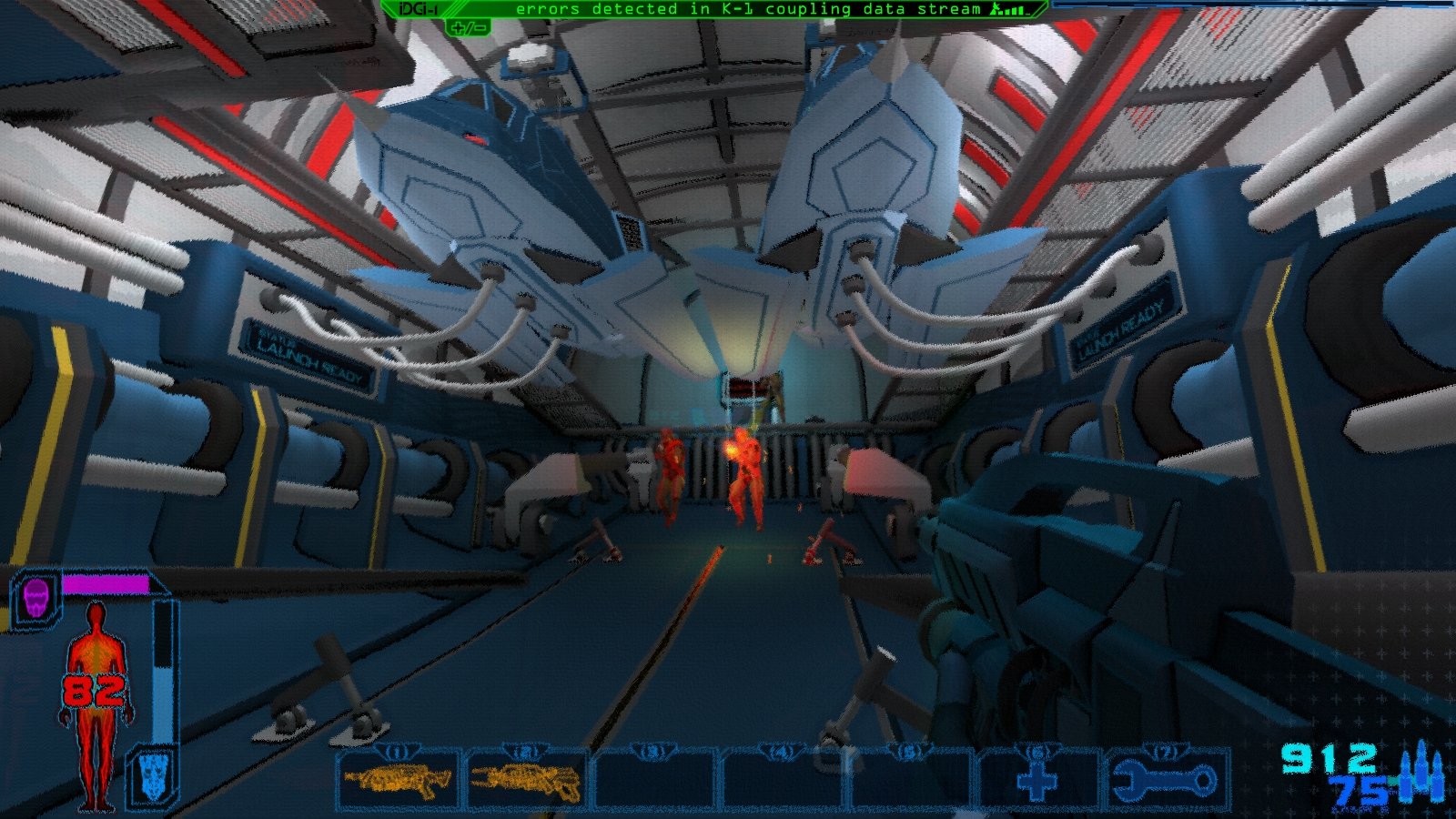
Task: Toggle empty weapon slot 4
Action: [781, 779]
